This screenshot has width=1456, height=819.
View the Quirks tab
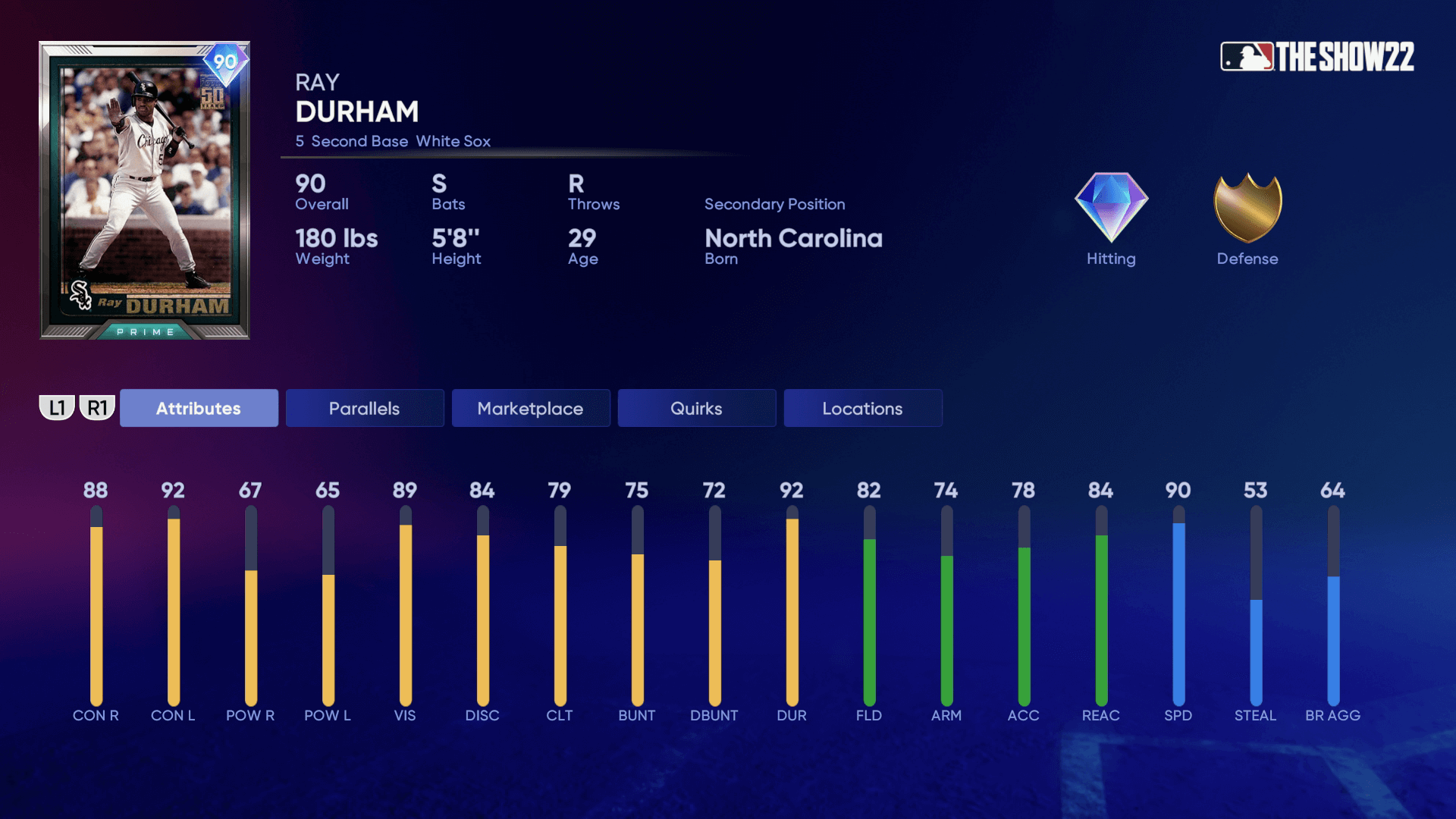coord(696,408)
